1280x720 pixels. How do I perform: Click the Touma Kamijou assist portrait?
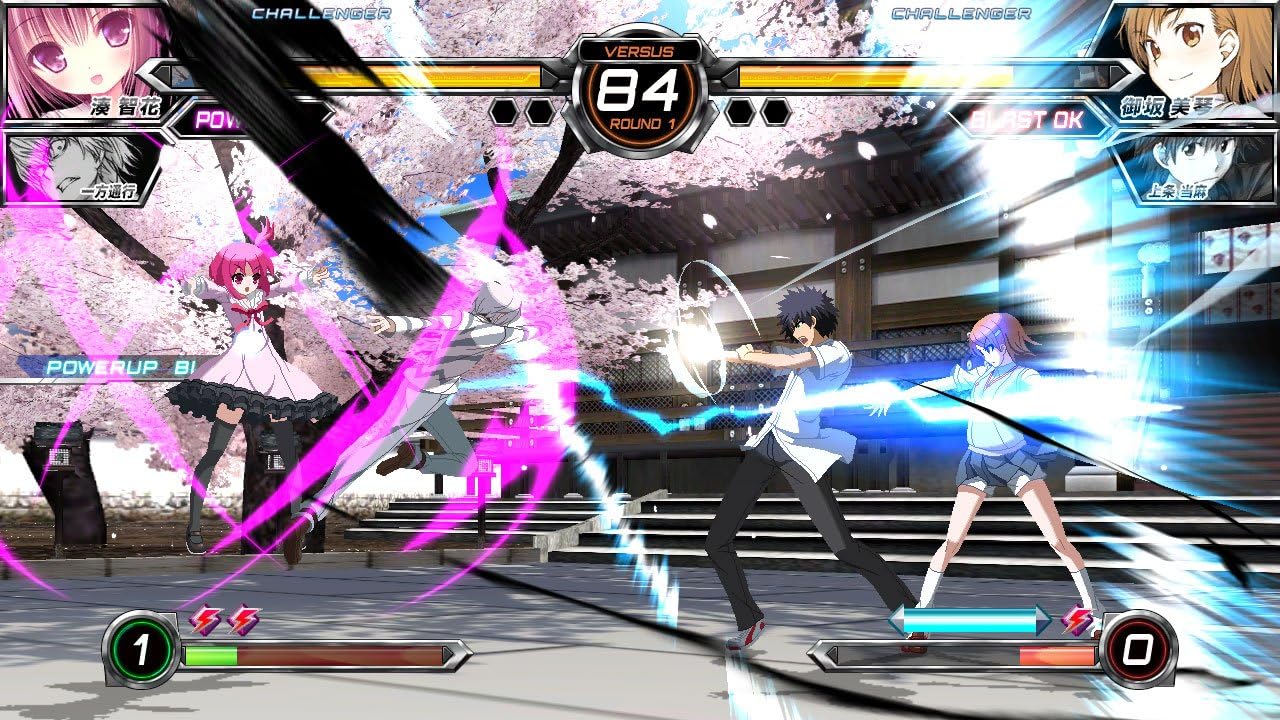pos(1200,170)
